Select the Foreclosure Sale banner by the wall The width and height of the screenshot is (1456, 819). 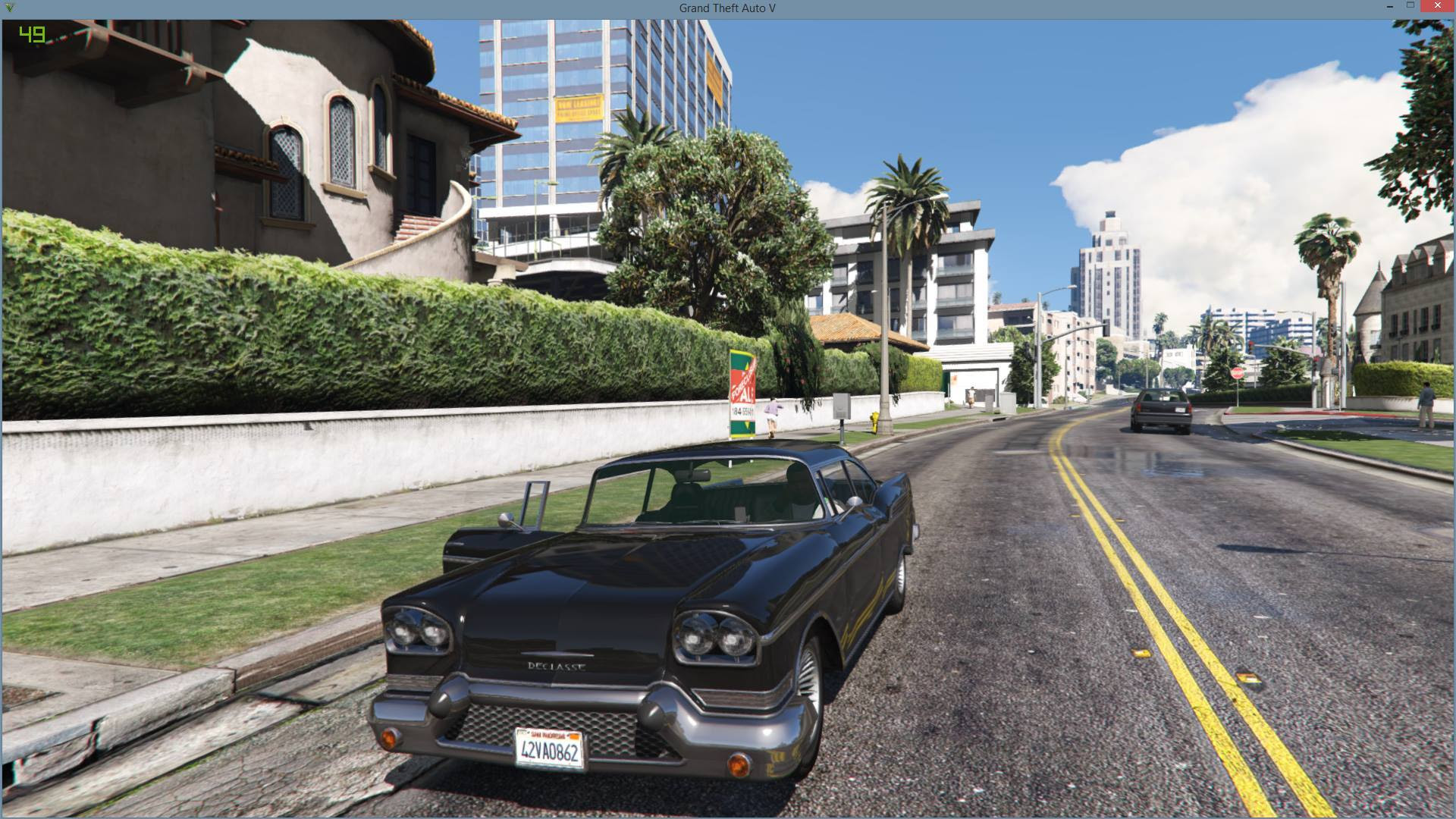pyautogui.click(x=742, y=391)
